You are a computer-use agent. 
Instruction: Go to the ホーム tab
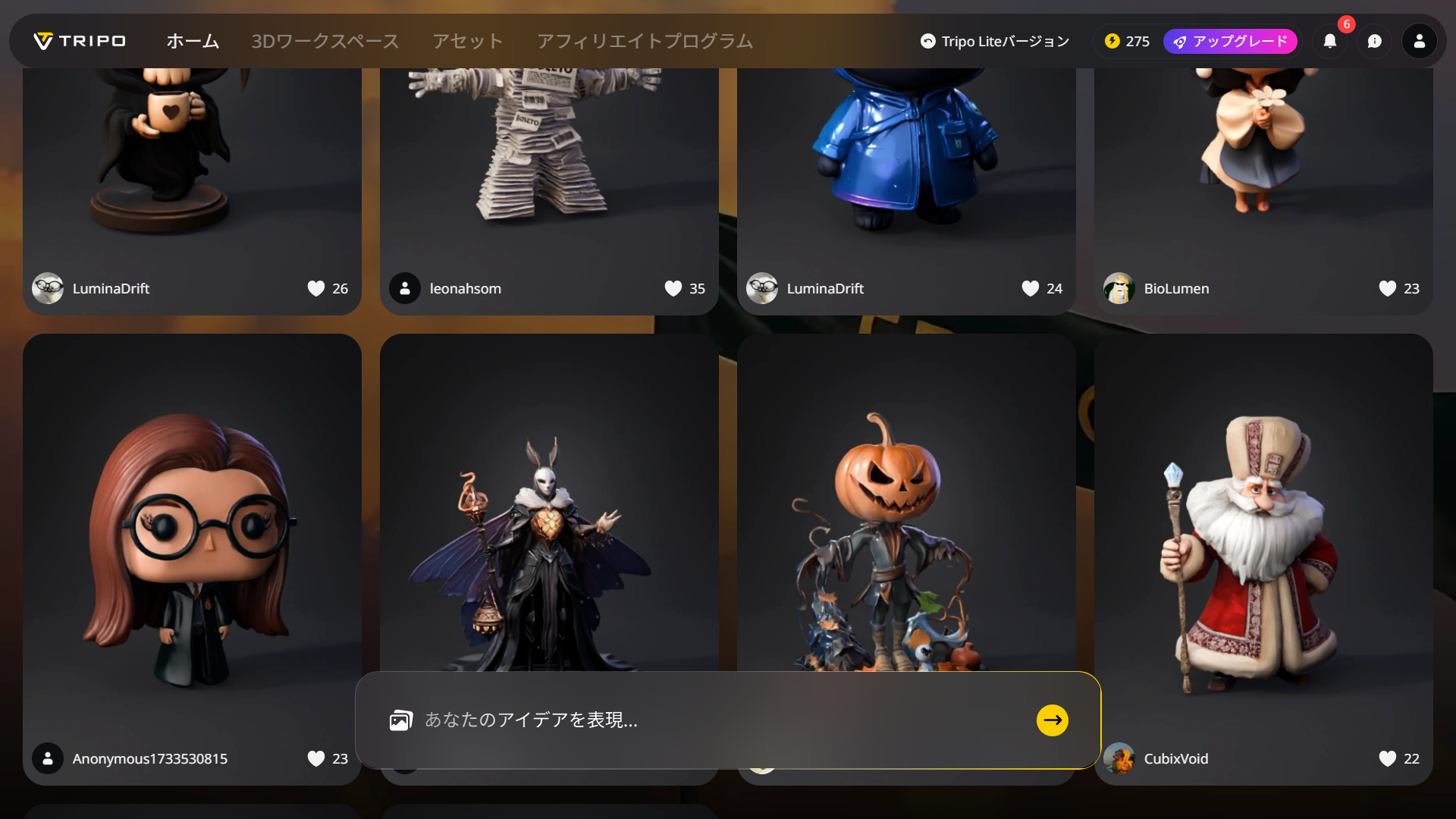tap(193, 41)
